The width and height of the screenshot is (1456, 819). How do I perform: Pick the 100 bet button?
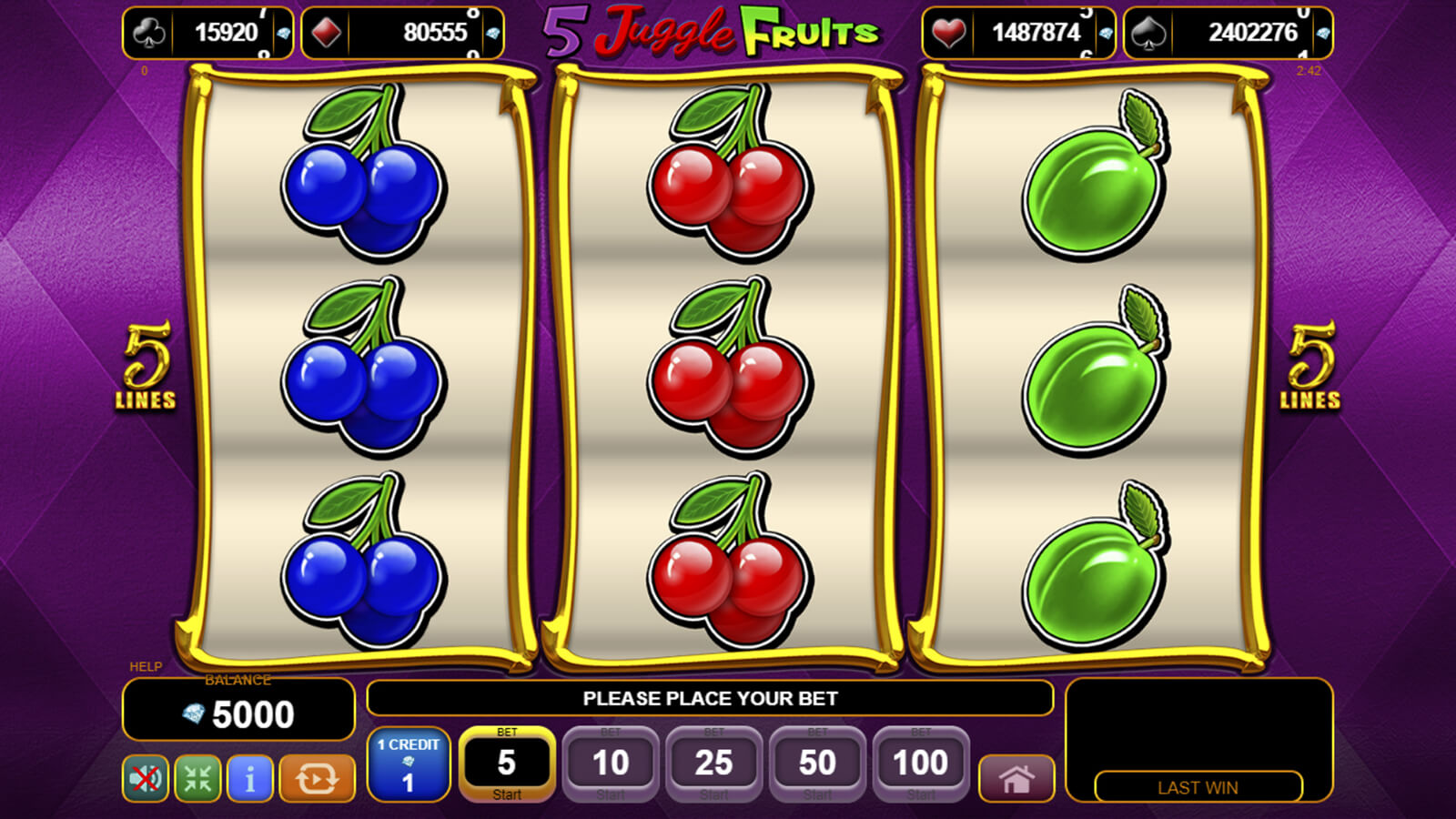tap(920, 763)
